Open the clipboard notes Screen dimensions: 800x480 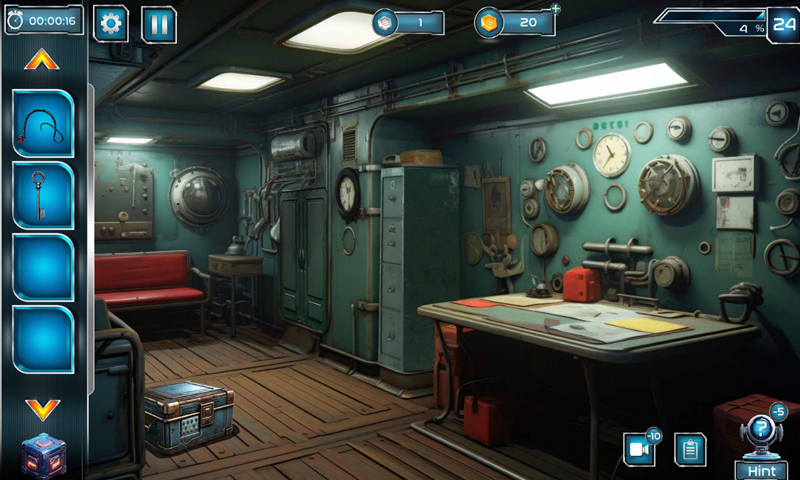(690, 449)
